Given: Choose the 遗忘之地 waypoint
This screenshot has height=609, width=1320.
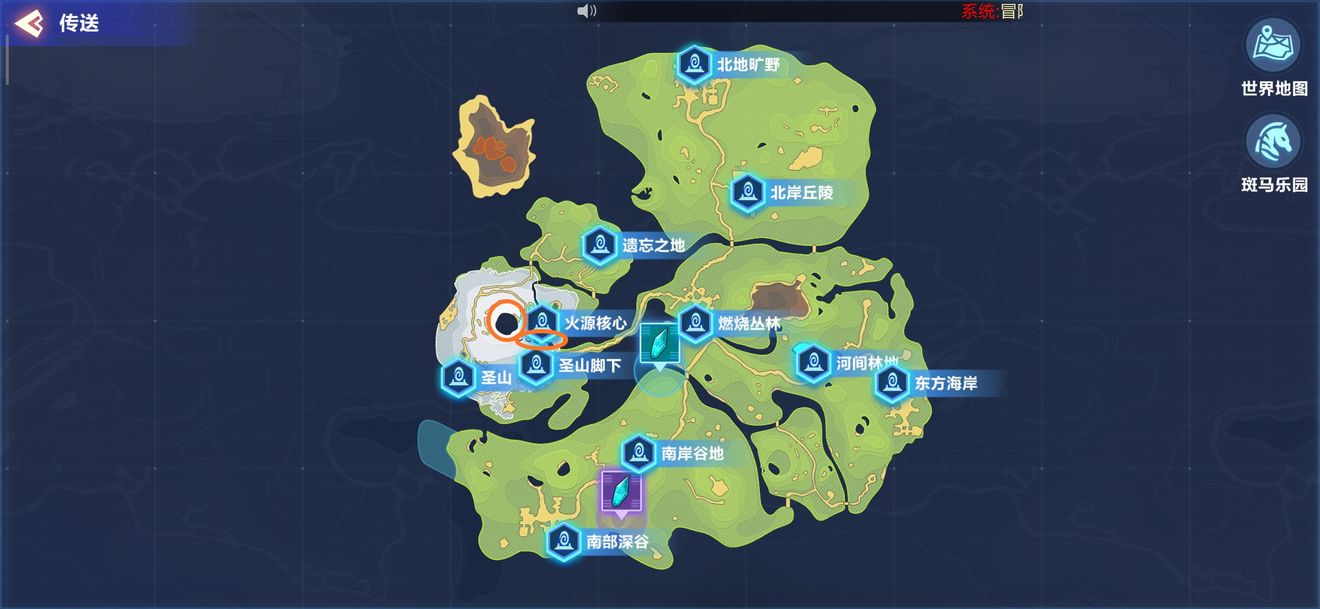Looking at the screenshot, I should [x=600, y=245].
